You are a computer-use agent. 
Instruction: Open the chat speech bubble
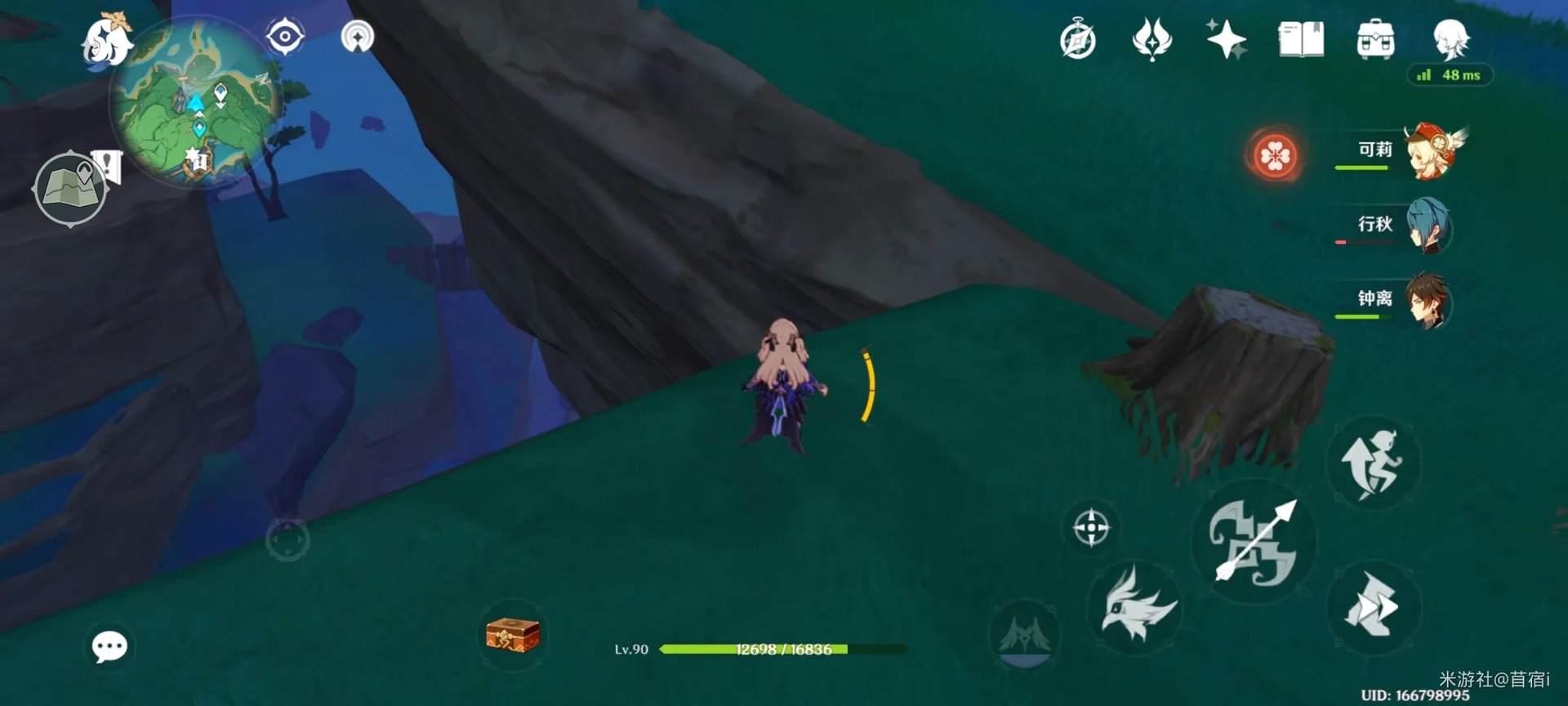coord(109,647)
